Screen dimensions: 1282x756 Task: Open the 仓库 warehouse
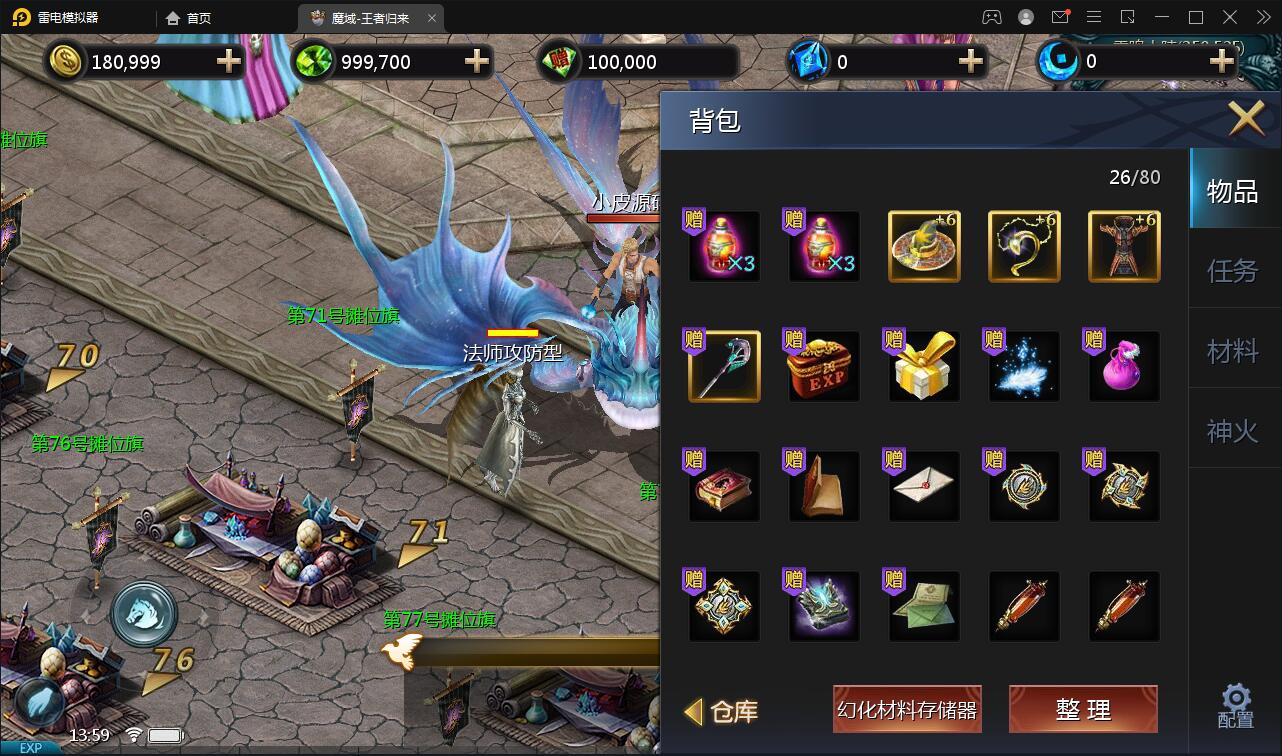(x=722, y=711)
